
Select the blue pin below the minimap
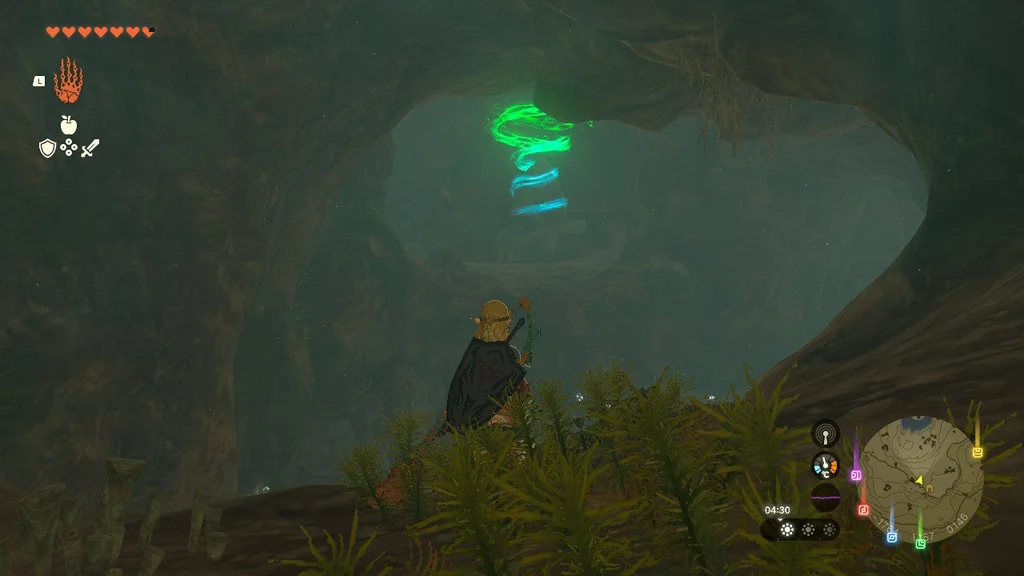coord(891,536)
